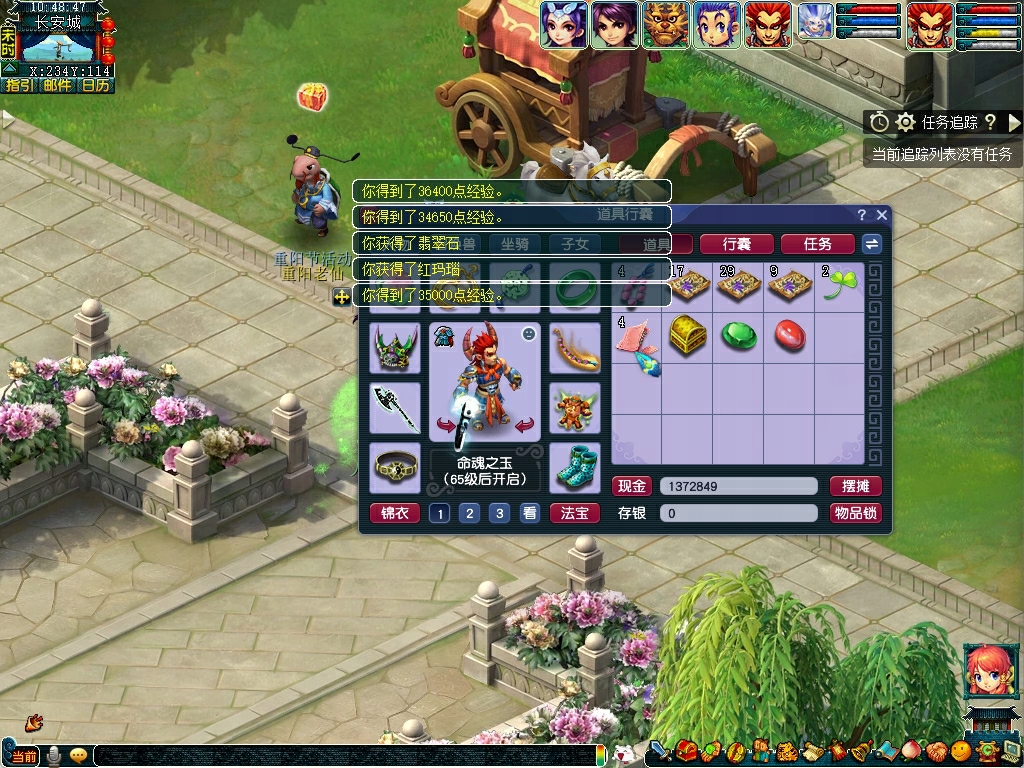Open the 锦衣 costume panel
Screen dimensions: 1024x768
(395, 513)
